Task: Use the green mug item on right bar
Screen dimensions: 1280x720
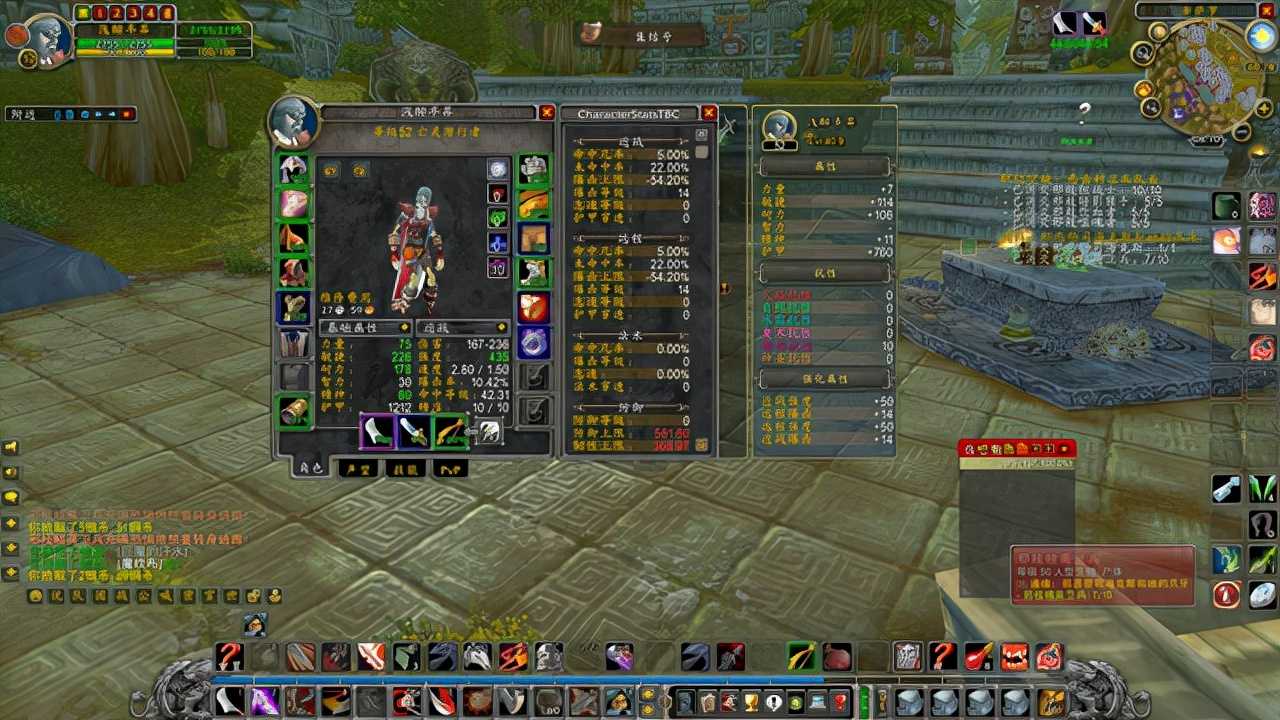Action: click(x=1226, y=206)
